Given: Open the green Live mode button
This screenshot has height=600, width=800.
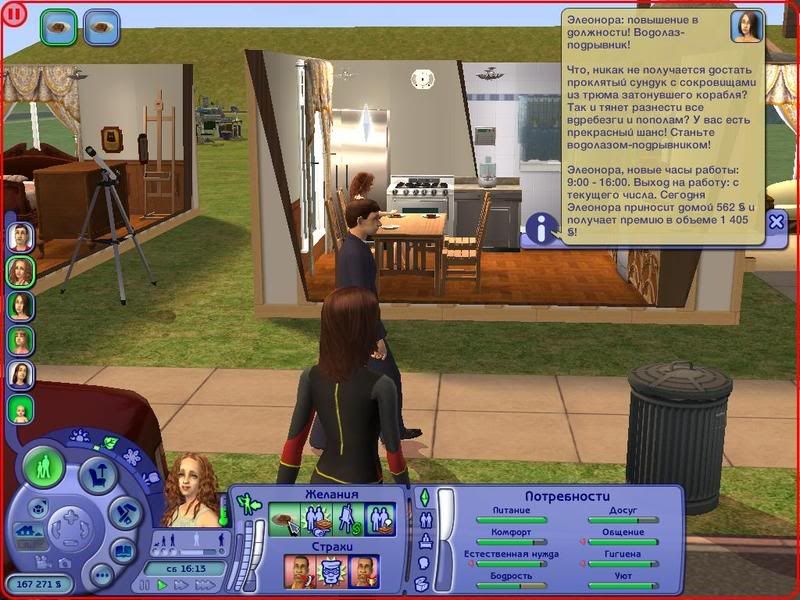Looking at the screenshot, I should click(44, 467).
